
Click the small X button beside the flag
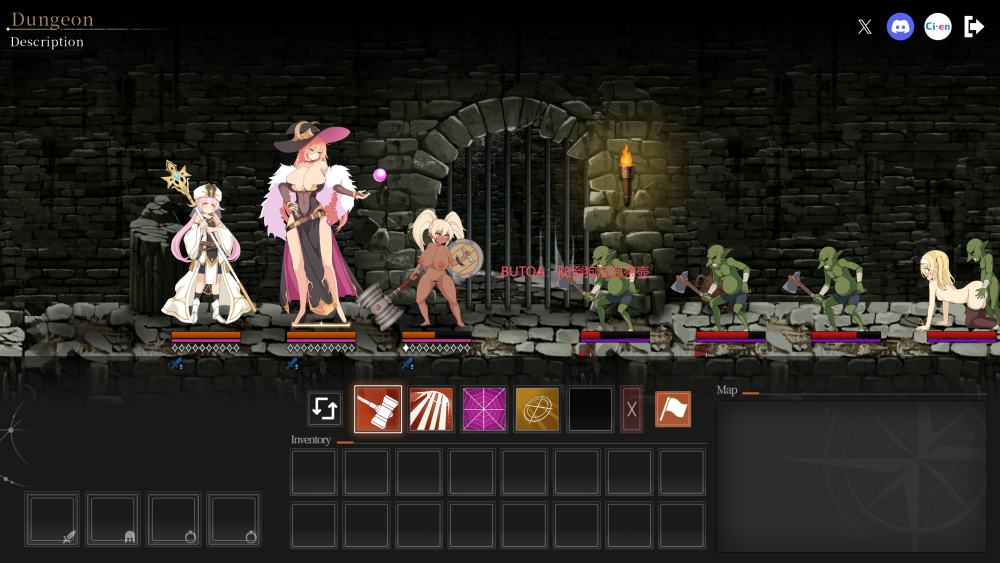point(631,409)
